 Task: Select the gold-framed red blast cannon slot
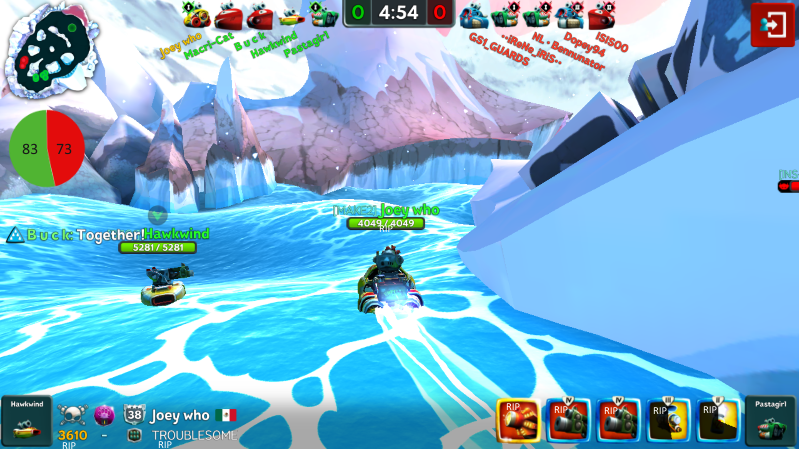518,420
